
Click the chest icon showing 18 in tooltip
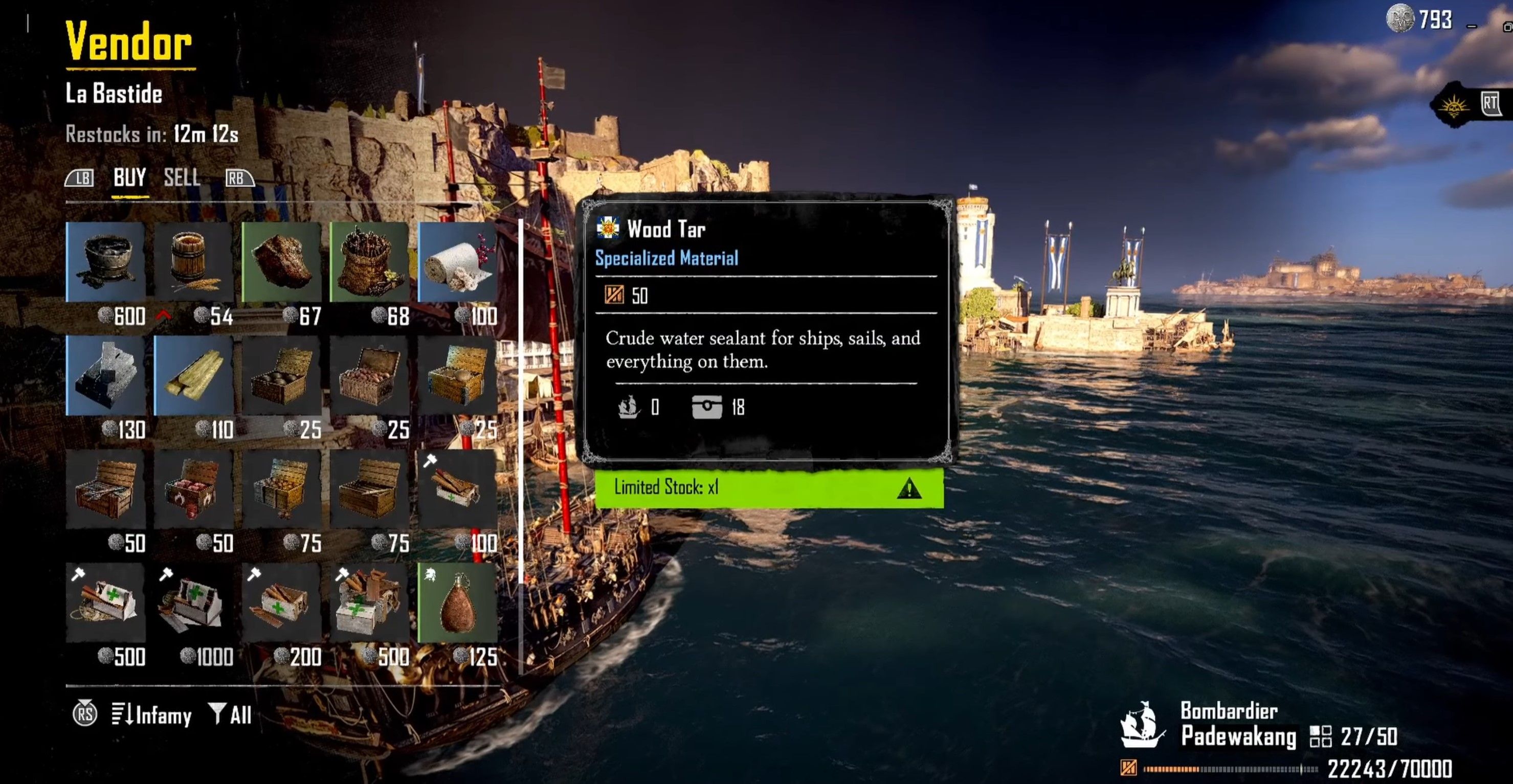(x=709, y=407)
